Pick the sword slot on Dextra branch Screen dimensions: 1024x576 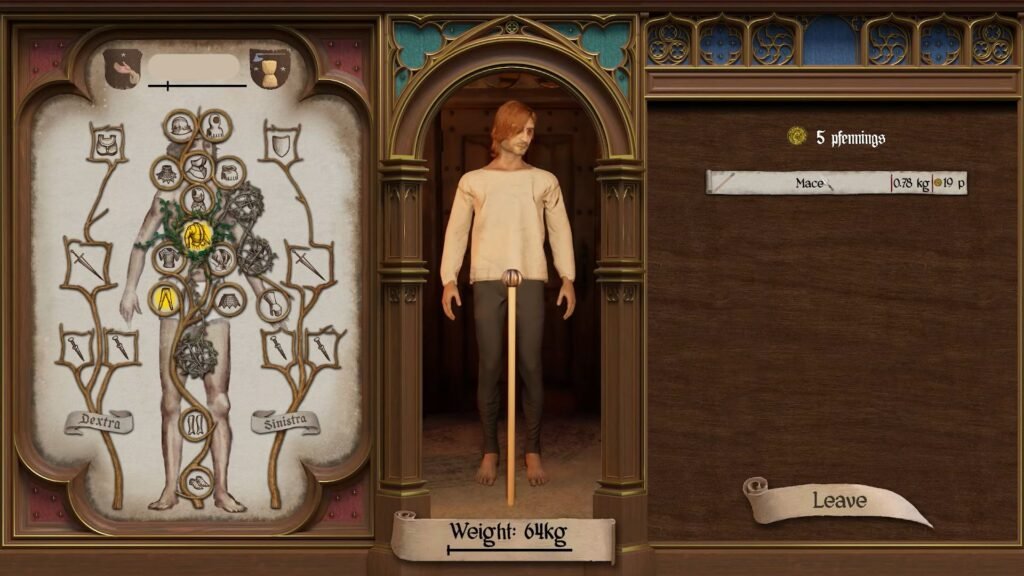coord(84,261)
